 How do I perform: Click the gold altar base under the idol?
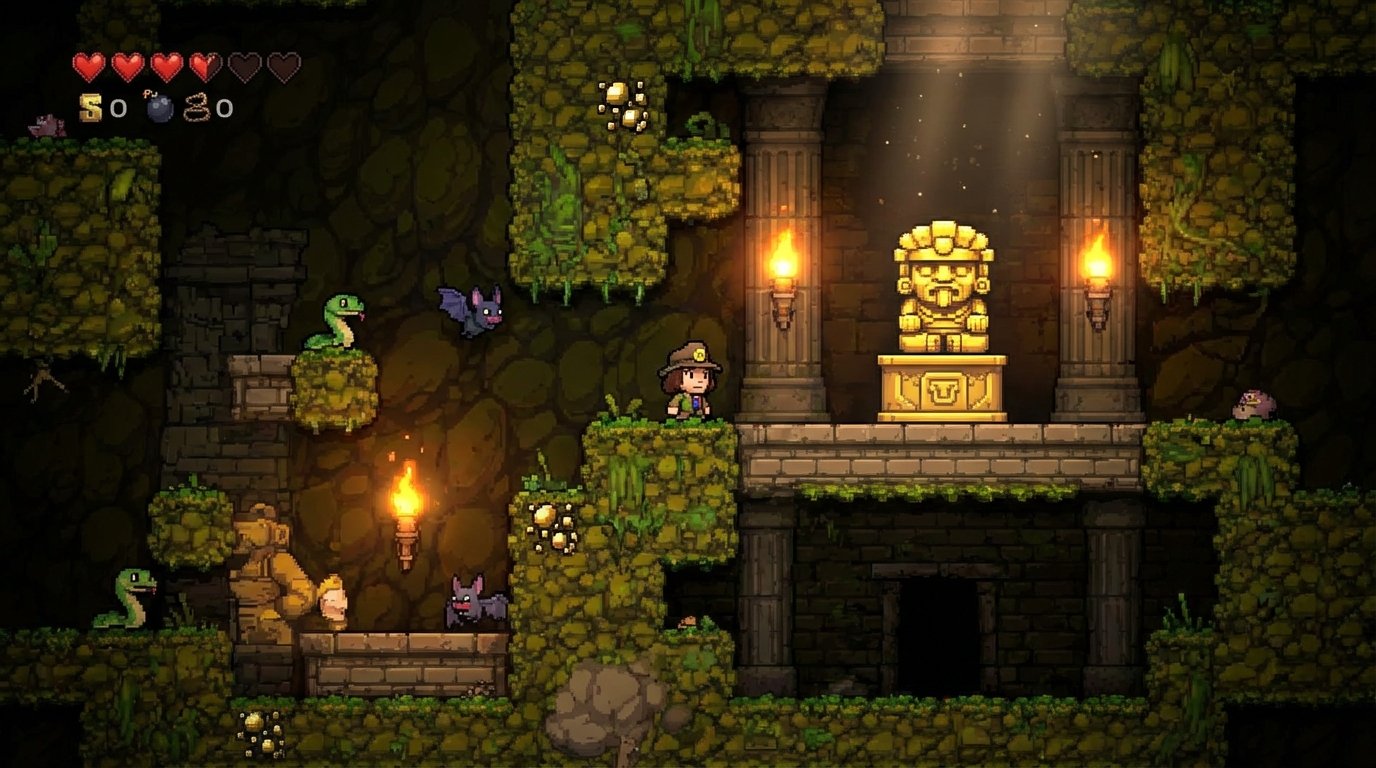click(944, 390)
